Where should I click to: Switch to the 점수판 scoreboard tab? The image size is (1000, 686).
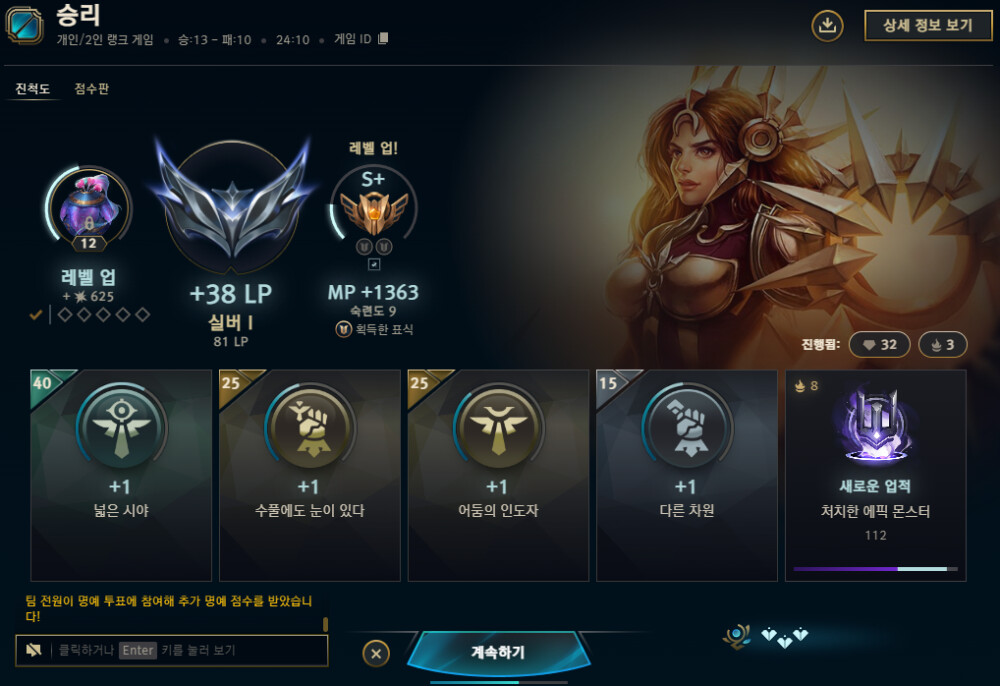92,89
